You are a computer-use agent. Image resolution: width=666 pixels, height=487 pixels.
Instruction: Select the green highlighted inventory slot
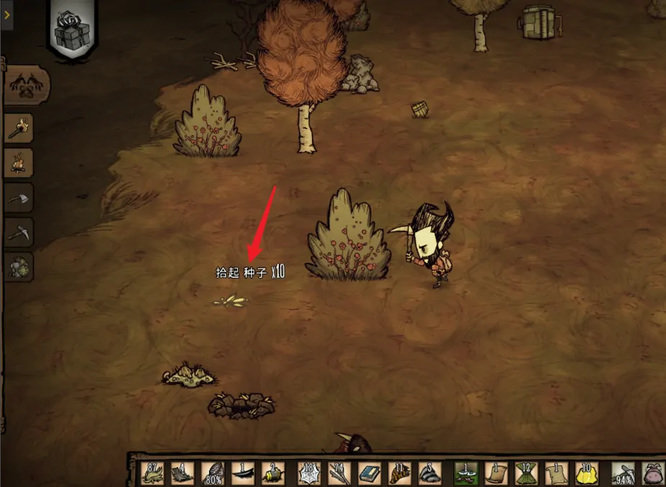464,472
